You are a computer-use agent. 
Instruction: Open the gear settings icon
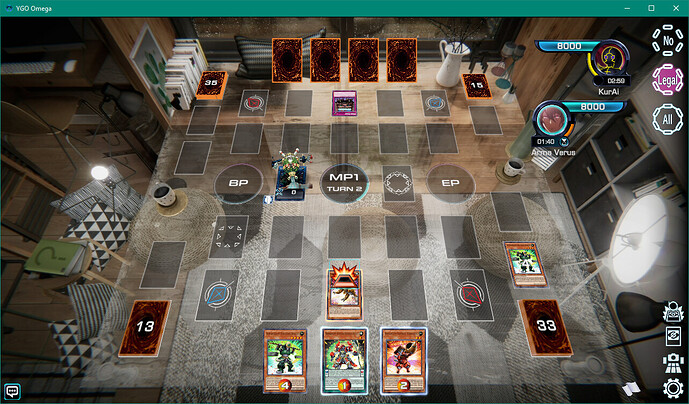pyautogui.click(x=672, y=387)
